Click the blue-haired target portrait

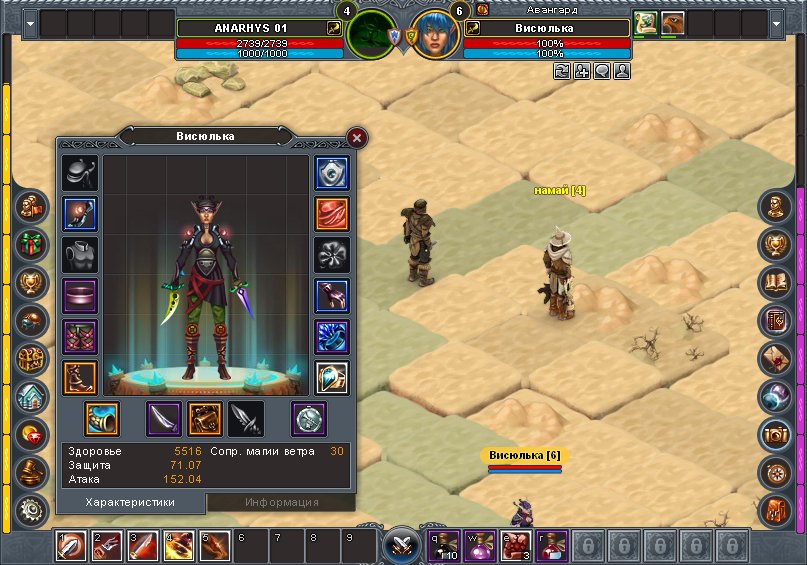pyautogui.click(x=436, y=35)
